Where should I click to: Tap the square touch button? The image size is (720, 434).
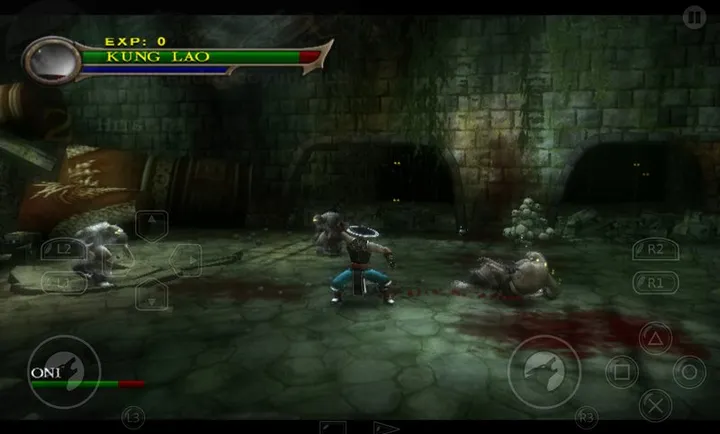620,372
